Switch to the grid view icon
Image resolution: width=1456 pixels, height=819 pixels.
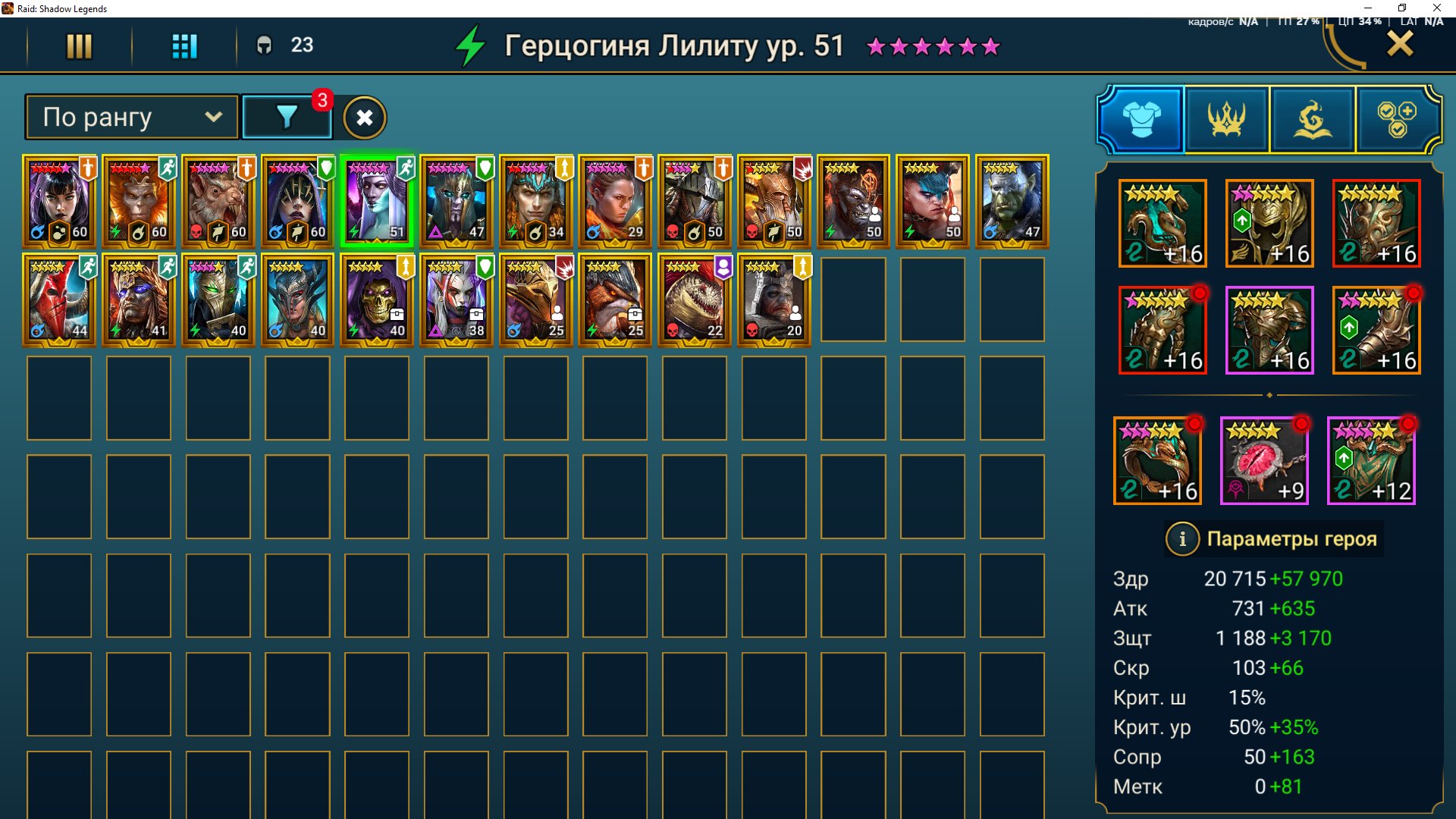point(184,46)
